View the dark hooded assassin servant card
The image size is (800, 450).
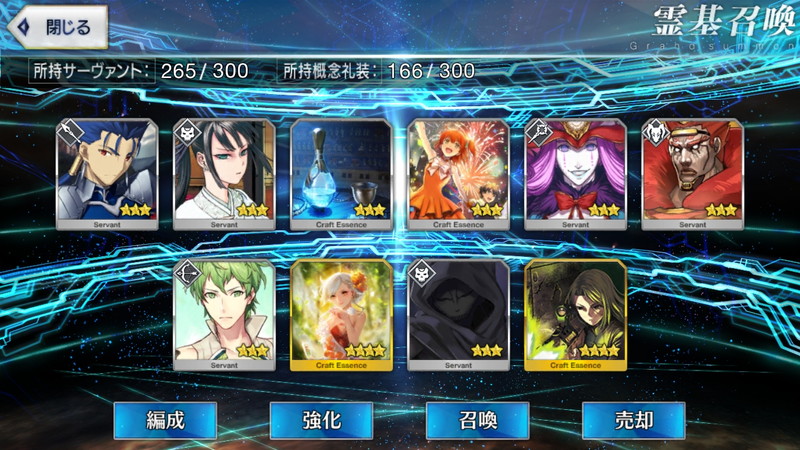(458, 314)
